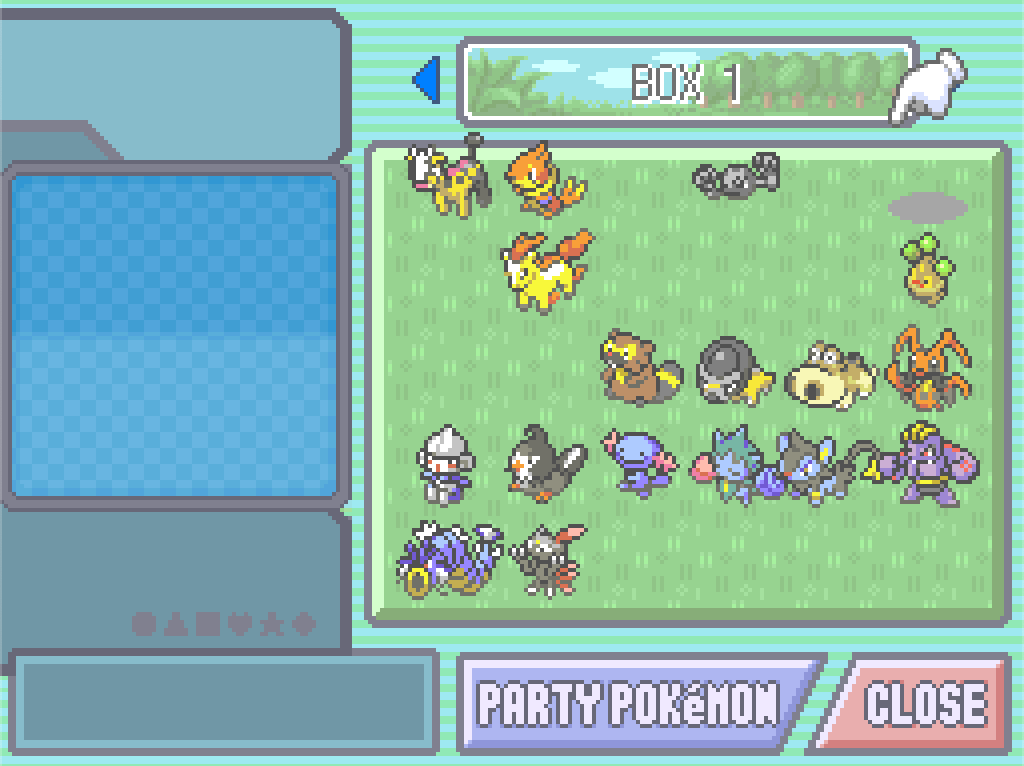Select the orange Kricketune

(926, 368)
